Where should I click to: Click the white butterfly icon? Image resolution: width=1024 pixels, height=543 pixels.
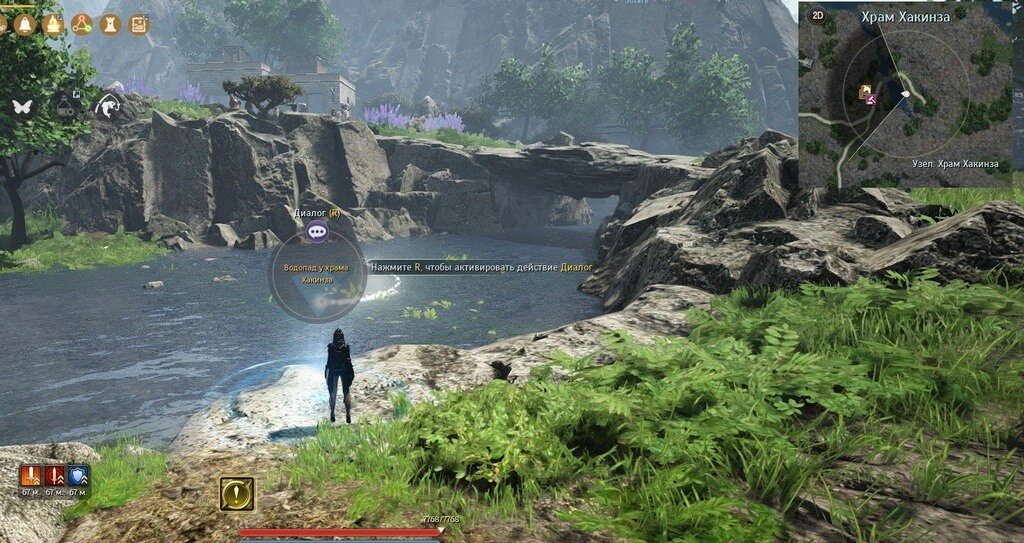click(22, 105)
